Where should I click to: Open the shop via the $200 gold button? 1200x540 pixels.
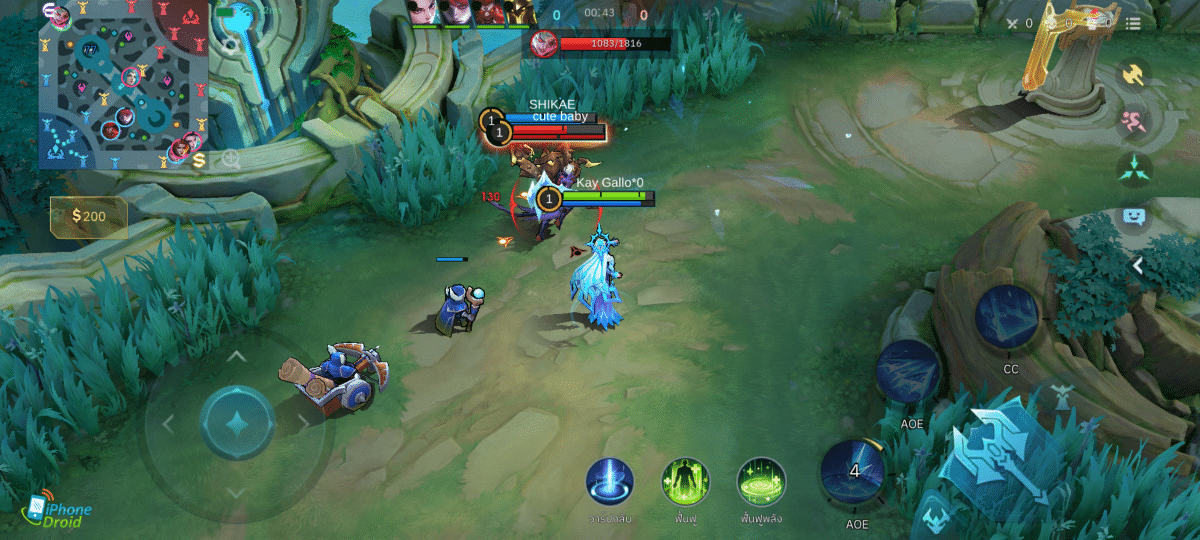89,216
